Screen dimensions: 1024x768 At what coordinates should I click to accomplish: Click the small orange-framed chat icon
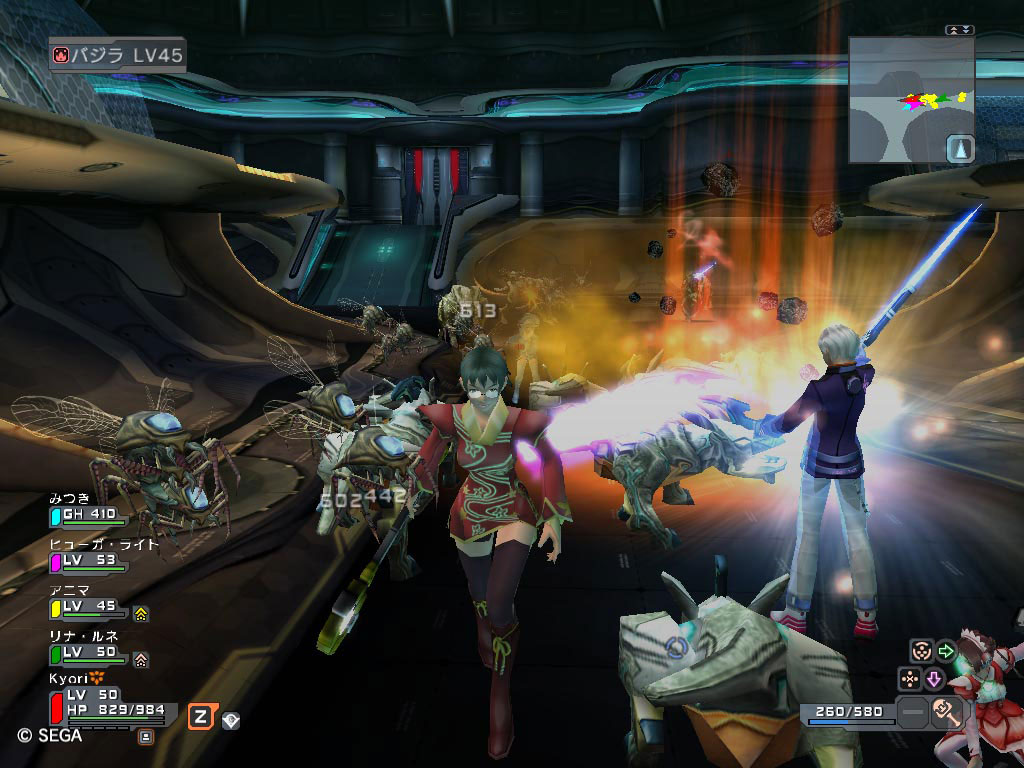[146, 737]
